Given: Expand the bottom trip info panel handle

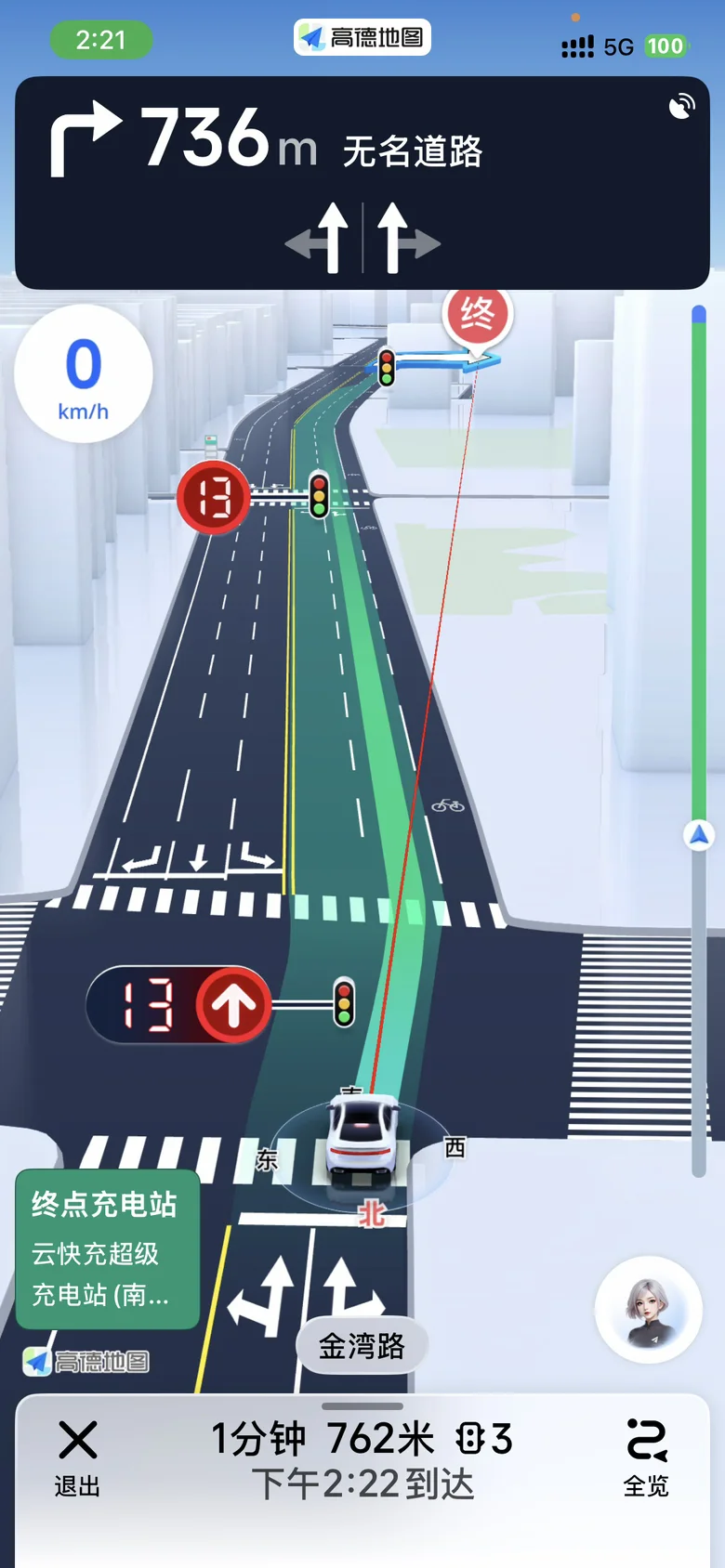Looking at the screenshot, I should tap(362, 1406).
